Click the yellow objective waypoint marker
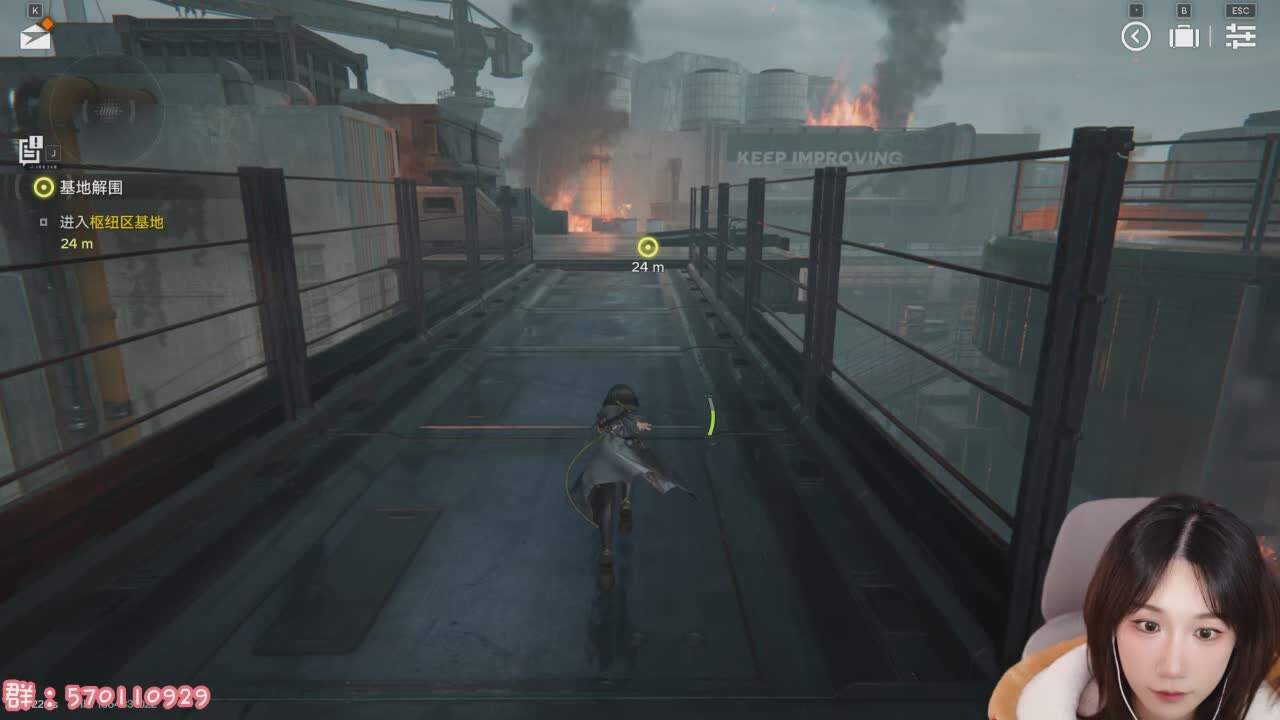The height and width of the screenshot is (720, 1280). click(x=648, y=247)
